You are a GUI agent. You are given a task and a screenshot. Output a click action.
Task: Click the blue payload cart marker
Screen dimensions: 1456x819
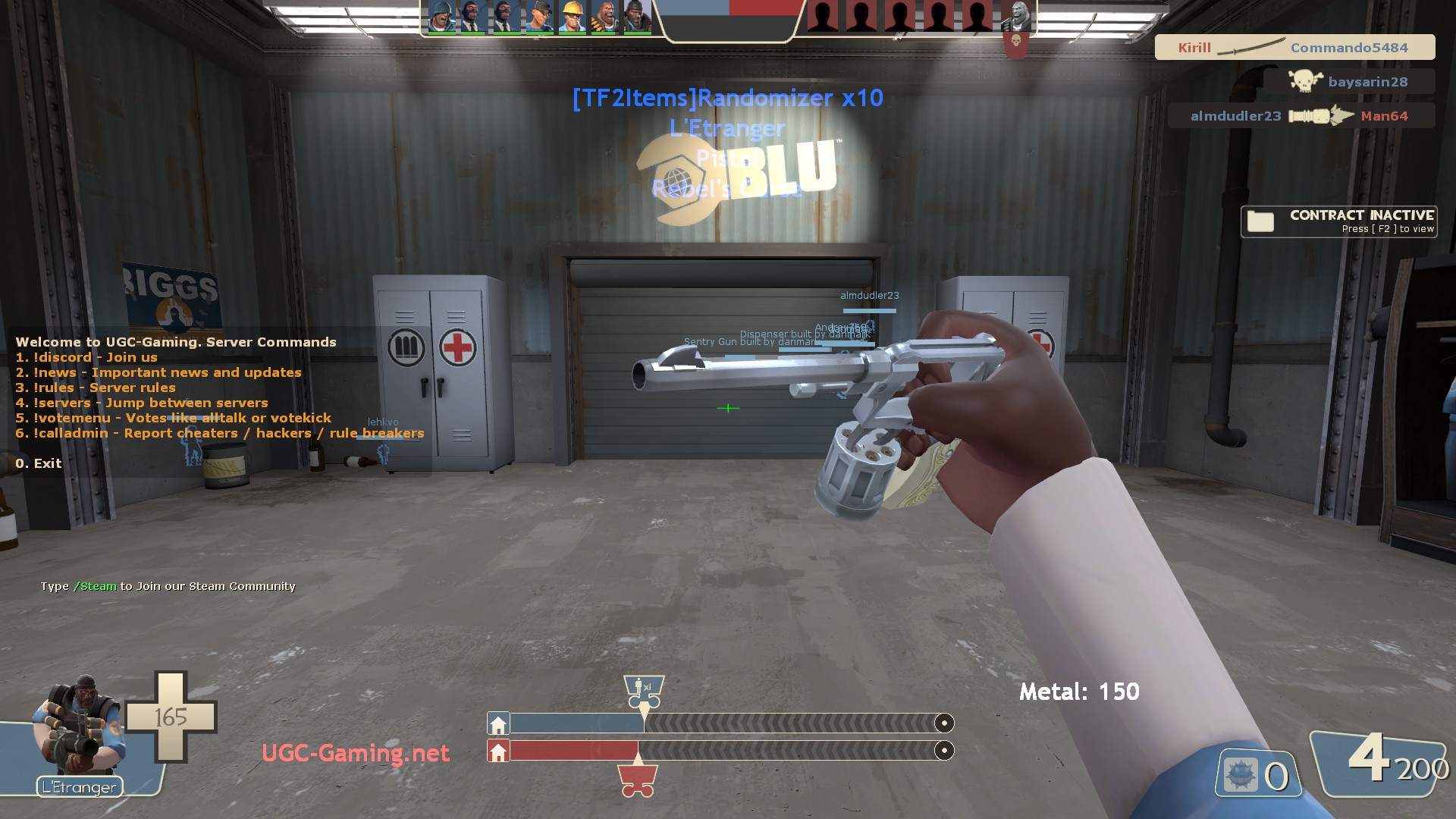coord(643,691)
